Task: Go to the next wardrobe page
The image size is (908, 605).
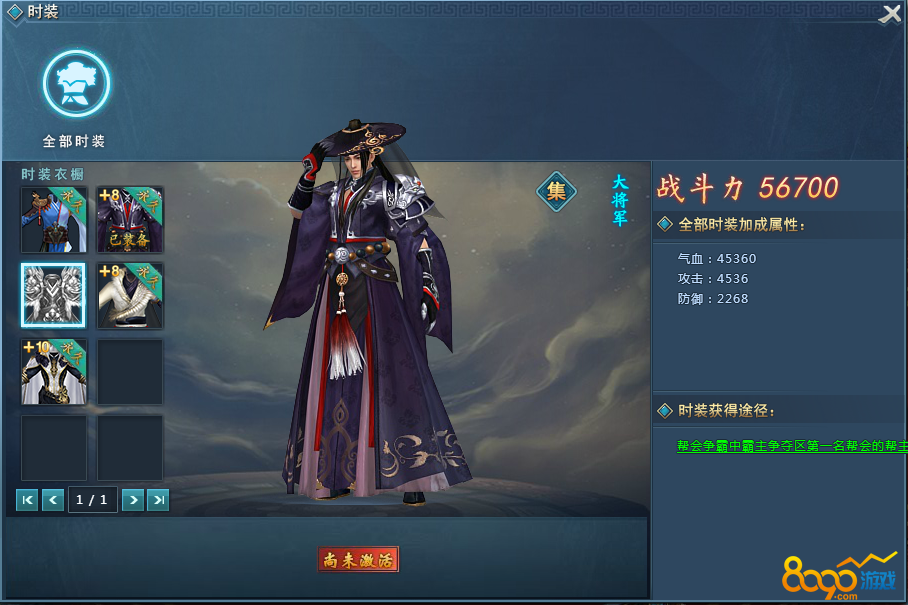Action: click(x=132, y=500)
